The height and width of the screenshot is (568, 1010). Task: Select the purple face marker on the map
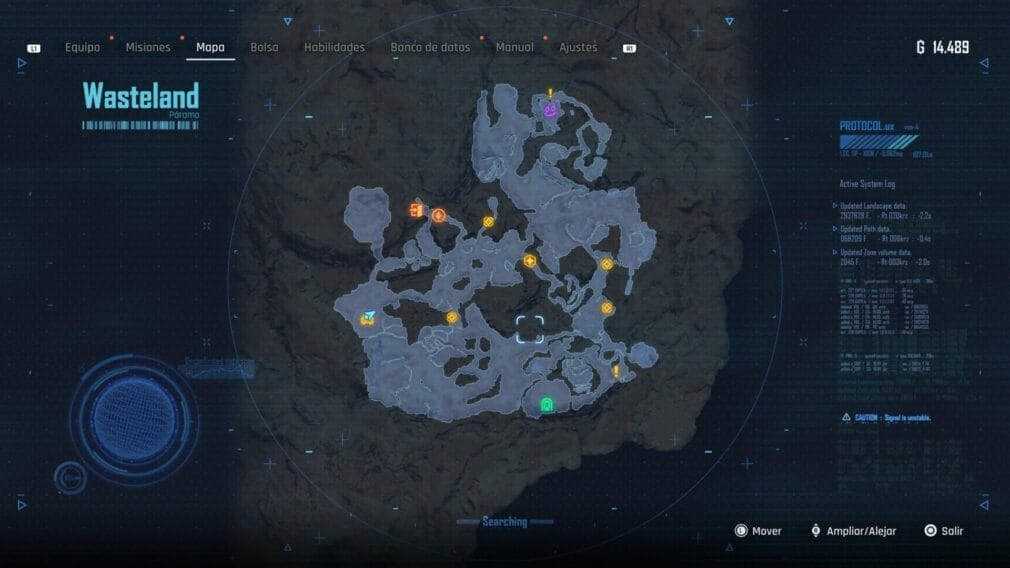tap(550, 111)
